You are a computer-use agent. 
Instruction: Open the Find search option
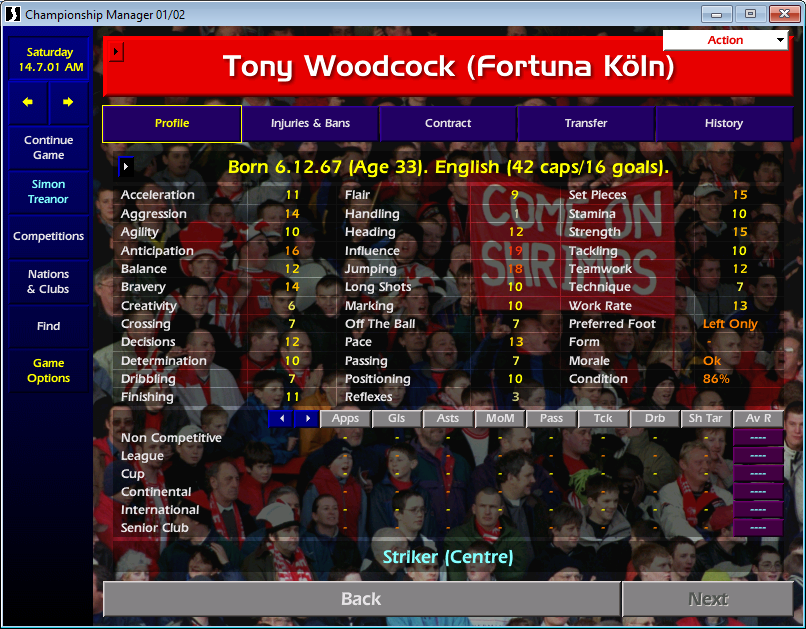[x=48, y=326]
